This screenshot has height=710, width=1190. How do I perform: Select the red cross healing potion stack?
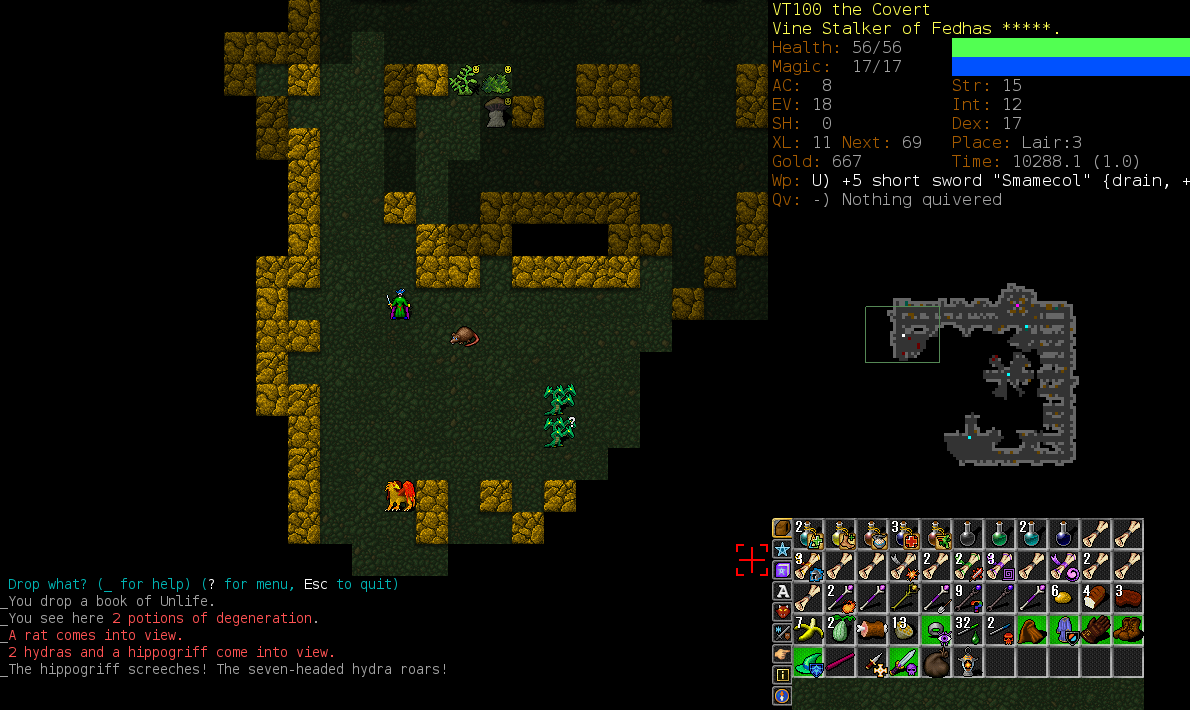click(904, 534)
